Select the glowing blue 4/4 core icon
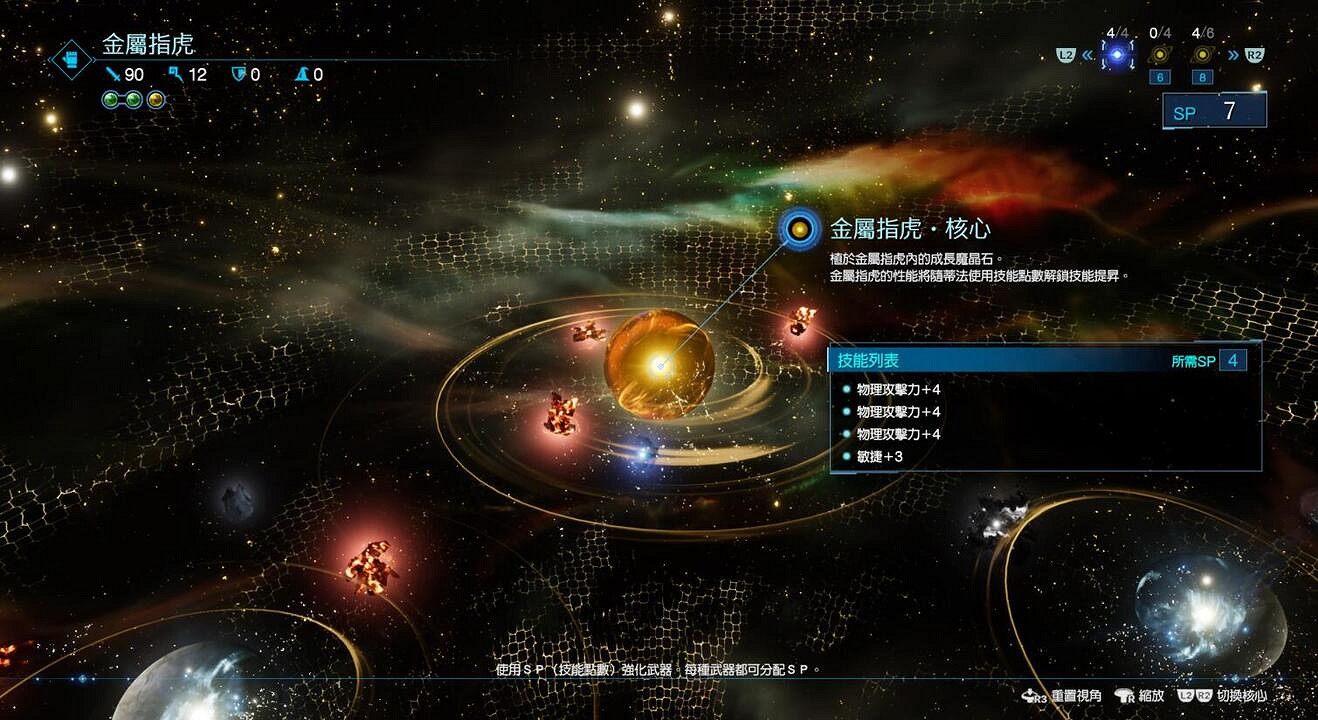Image resolution: width=1318 pixels, height=720 pixels. (1117, 55)
